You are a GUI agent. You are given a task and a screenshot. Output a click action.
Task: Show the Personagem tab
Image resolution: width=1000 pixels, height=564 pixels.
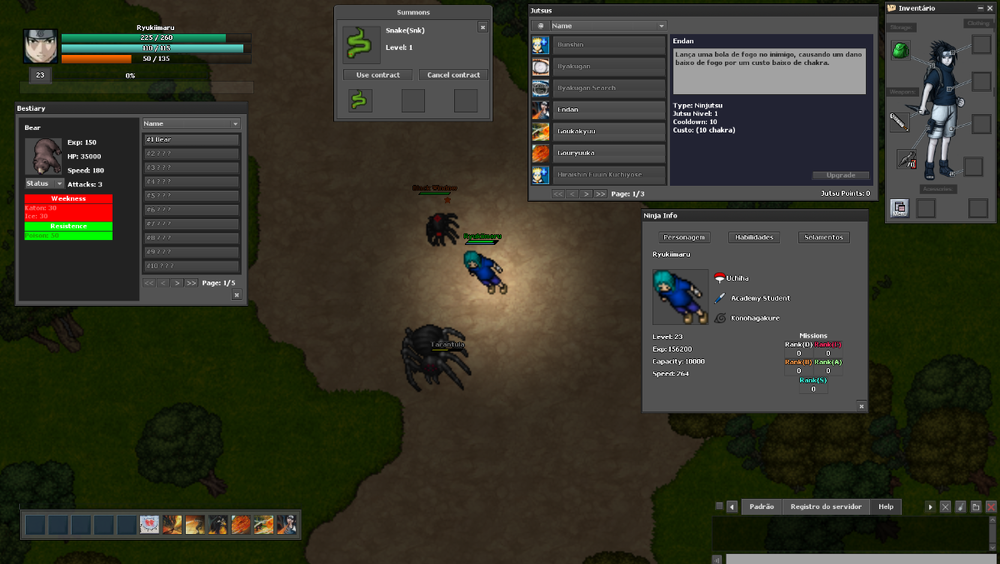685,237
